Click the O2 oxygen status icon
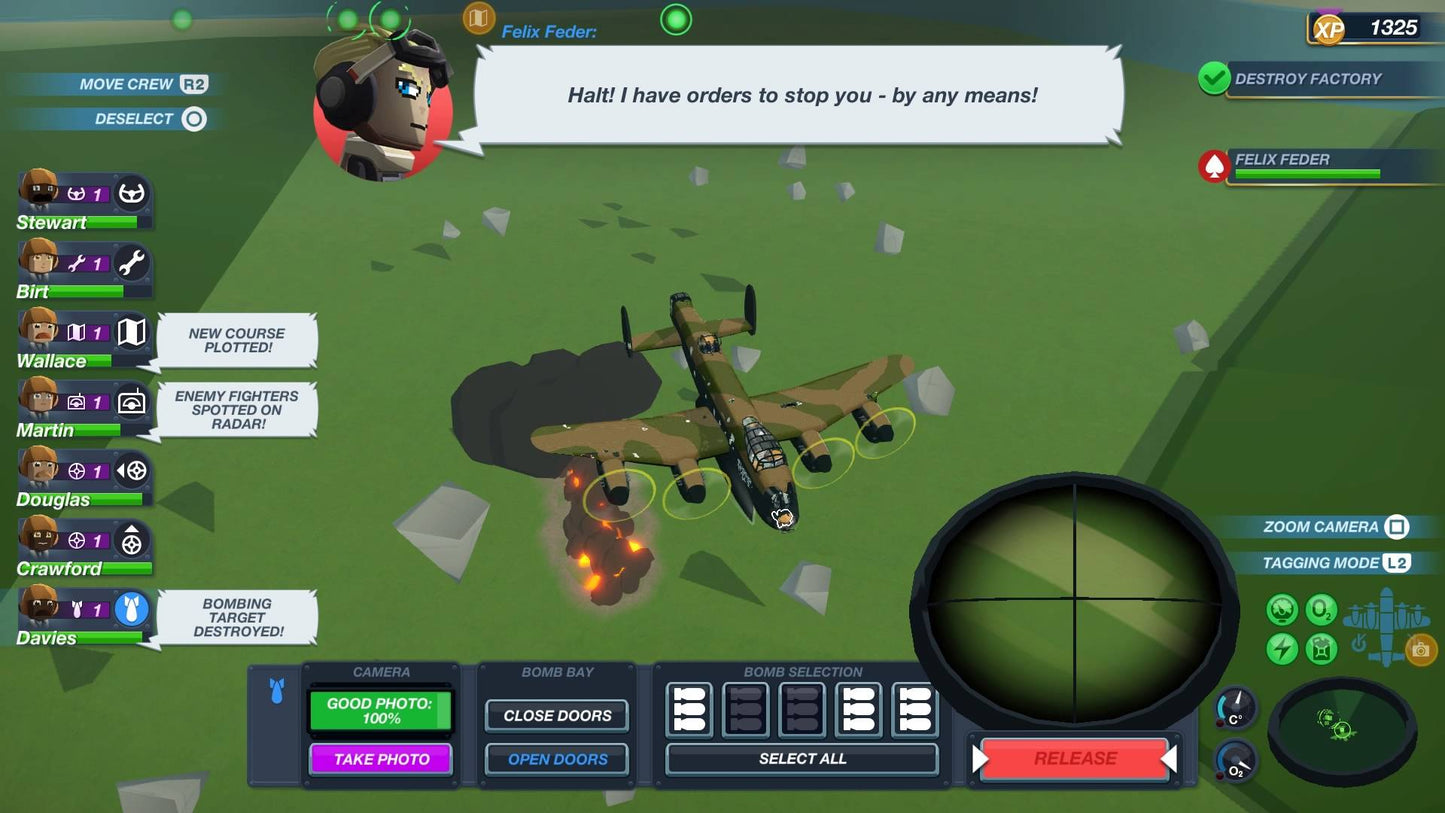The width and height of the screenshot is (1445, 813). (1321, 609)
